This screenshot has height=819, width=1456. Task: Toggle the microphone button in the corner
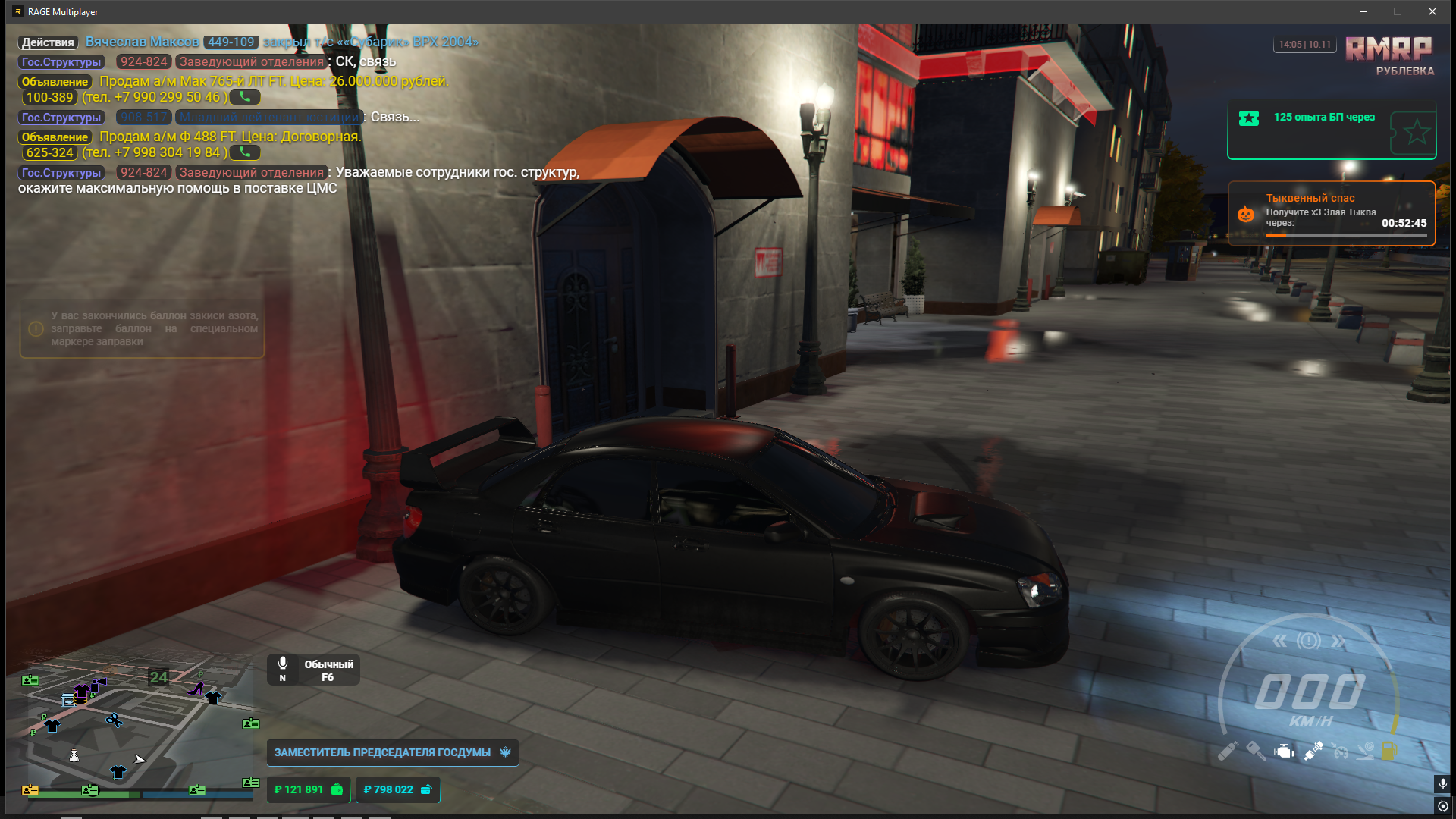tap(1442, 783)
